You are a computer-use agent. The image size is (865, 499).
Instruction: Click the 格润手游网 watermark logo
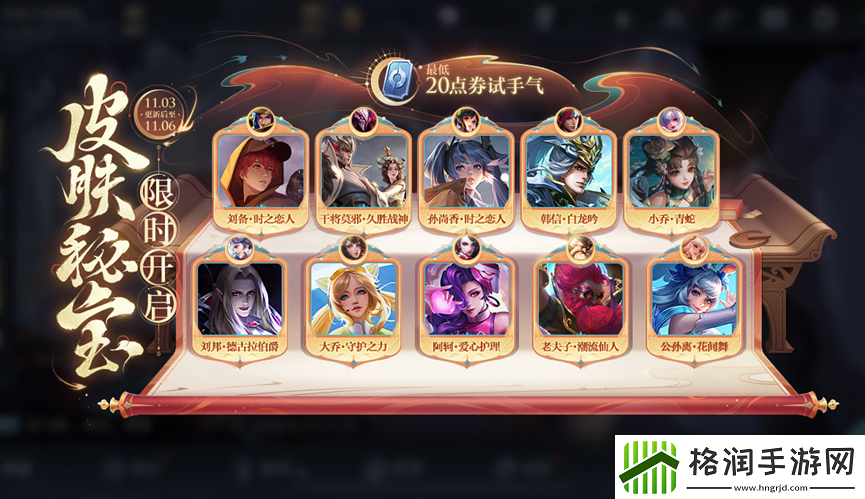pos(735,463)
